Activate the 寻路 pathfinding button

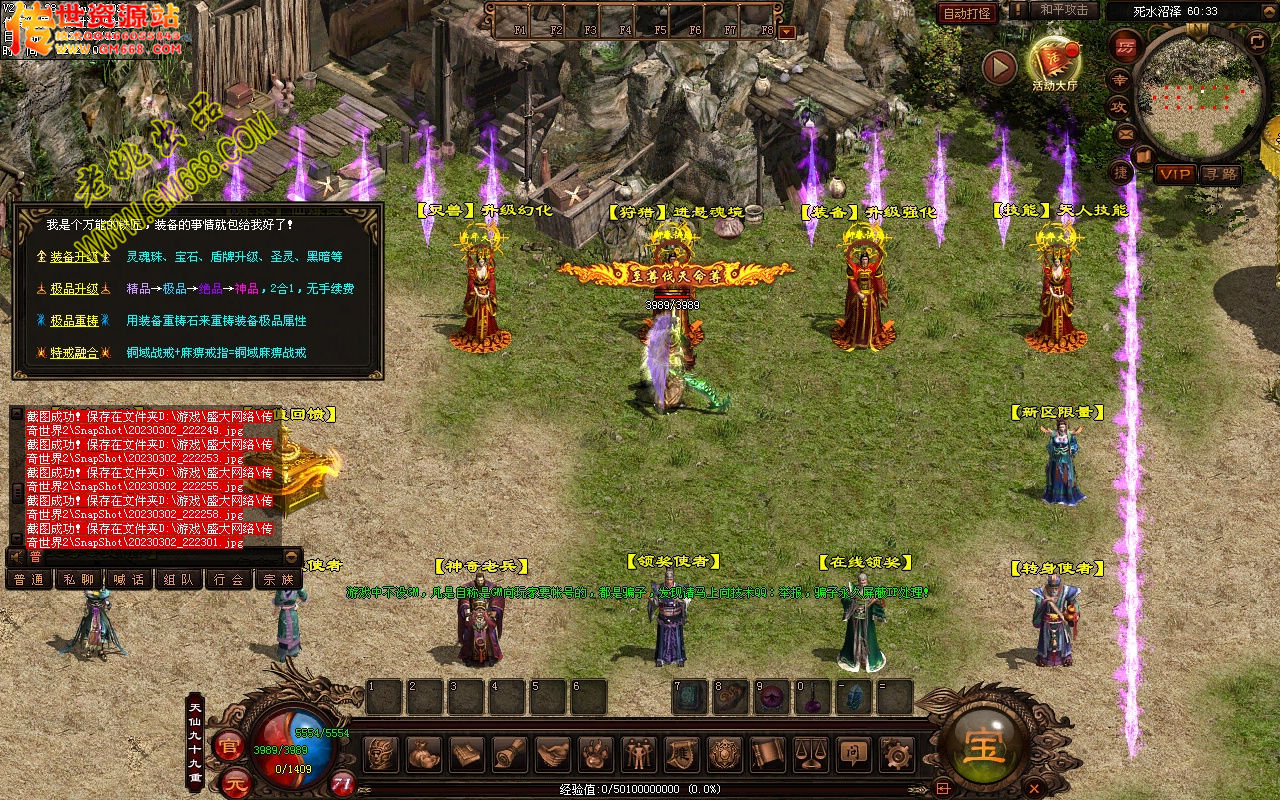(x=1220, y=174)
